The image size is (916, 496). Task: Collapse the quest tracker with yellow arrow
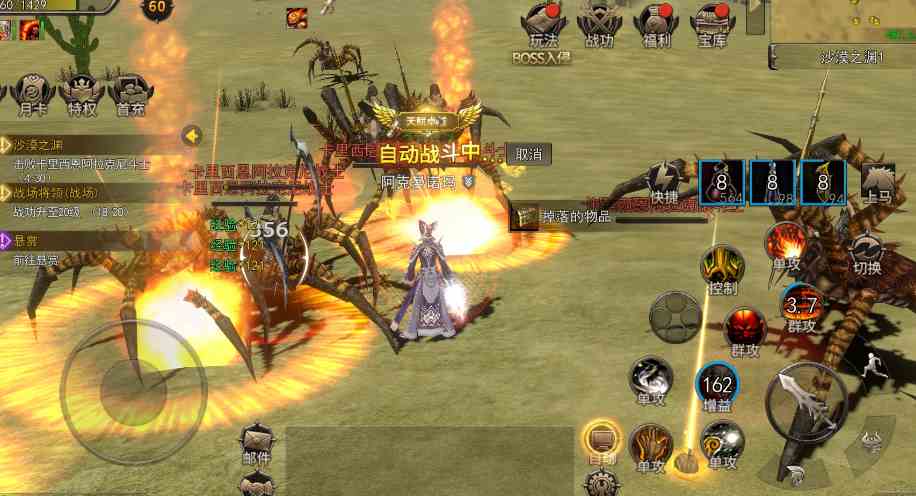[192, 135]
